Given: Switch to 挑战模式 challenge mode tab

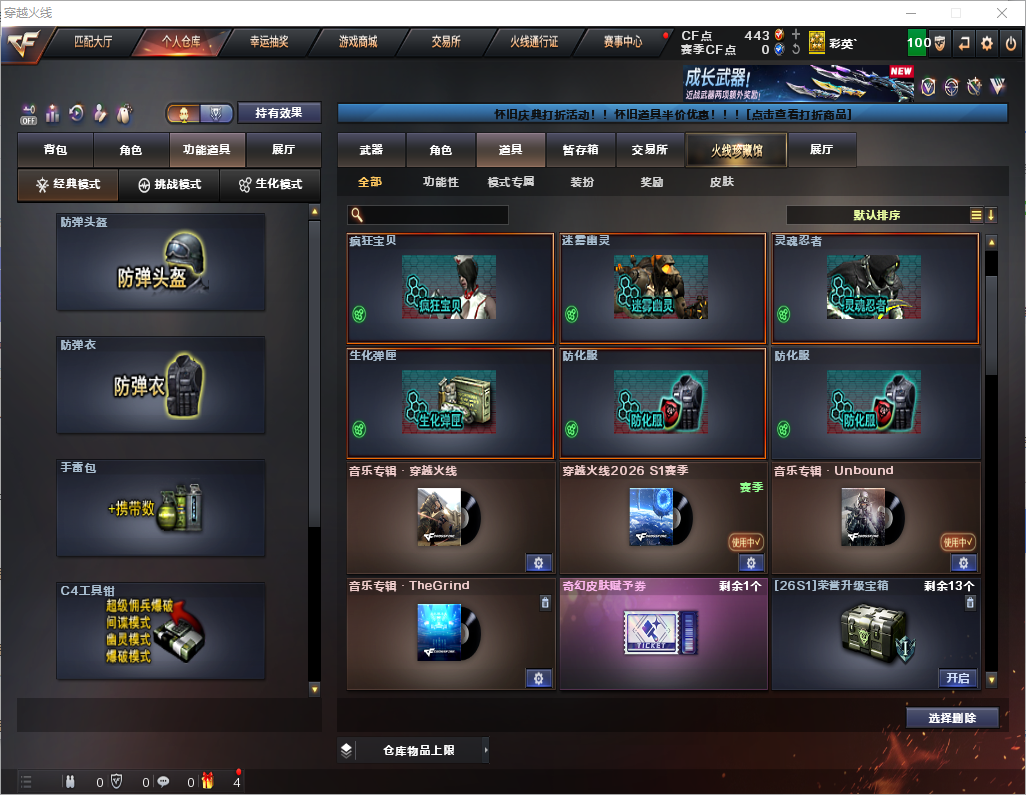Looking at the screenshot, I should (169, 185).
